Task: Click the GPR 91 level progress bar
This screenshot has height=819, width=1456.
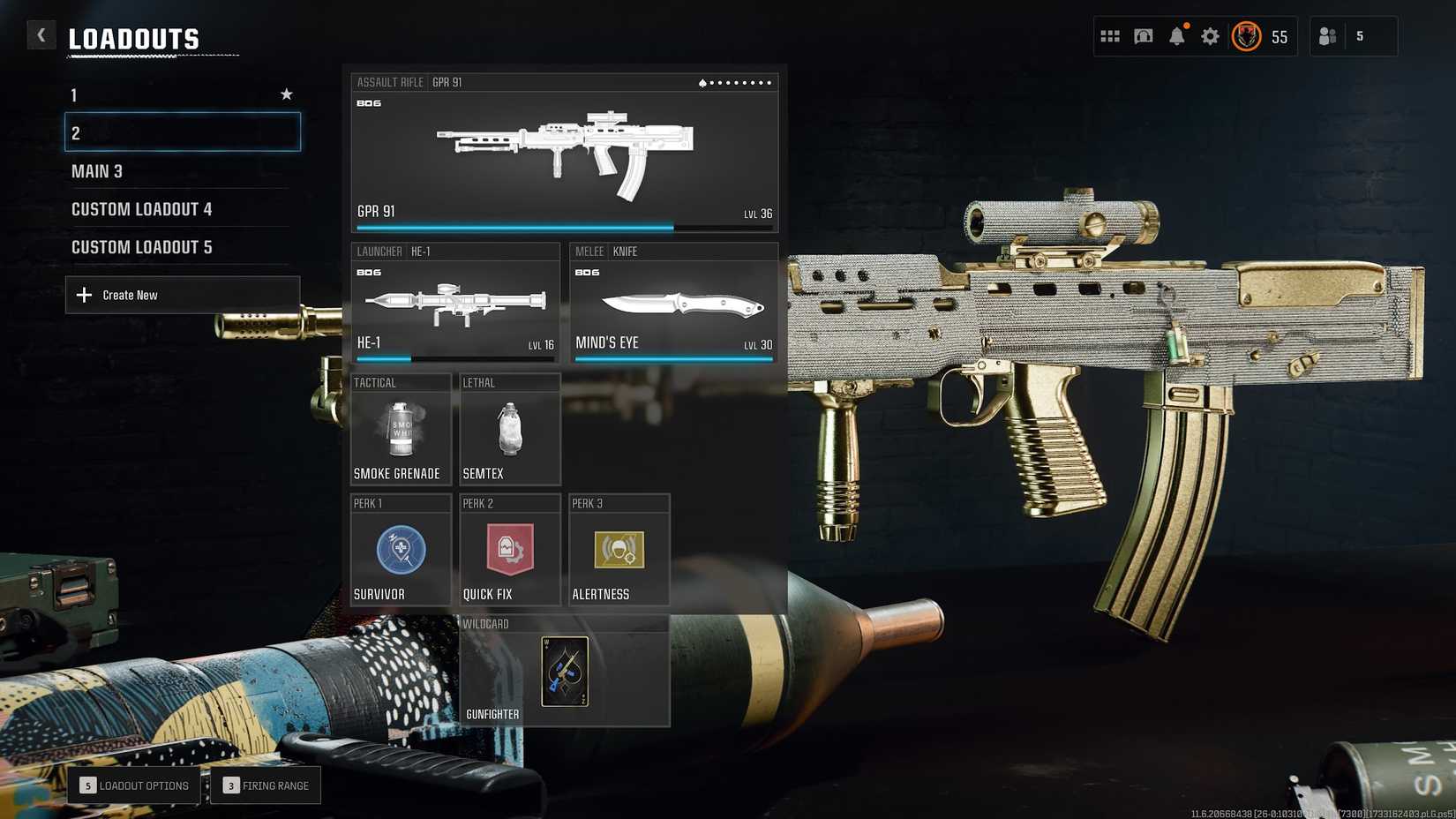Action: point(565,227)
